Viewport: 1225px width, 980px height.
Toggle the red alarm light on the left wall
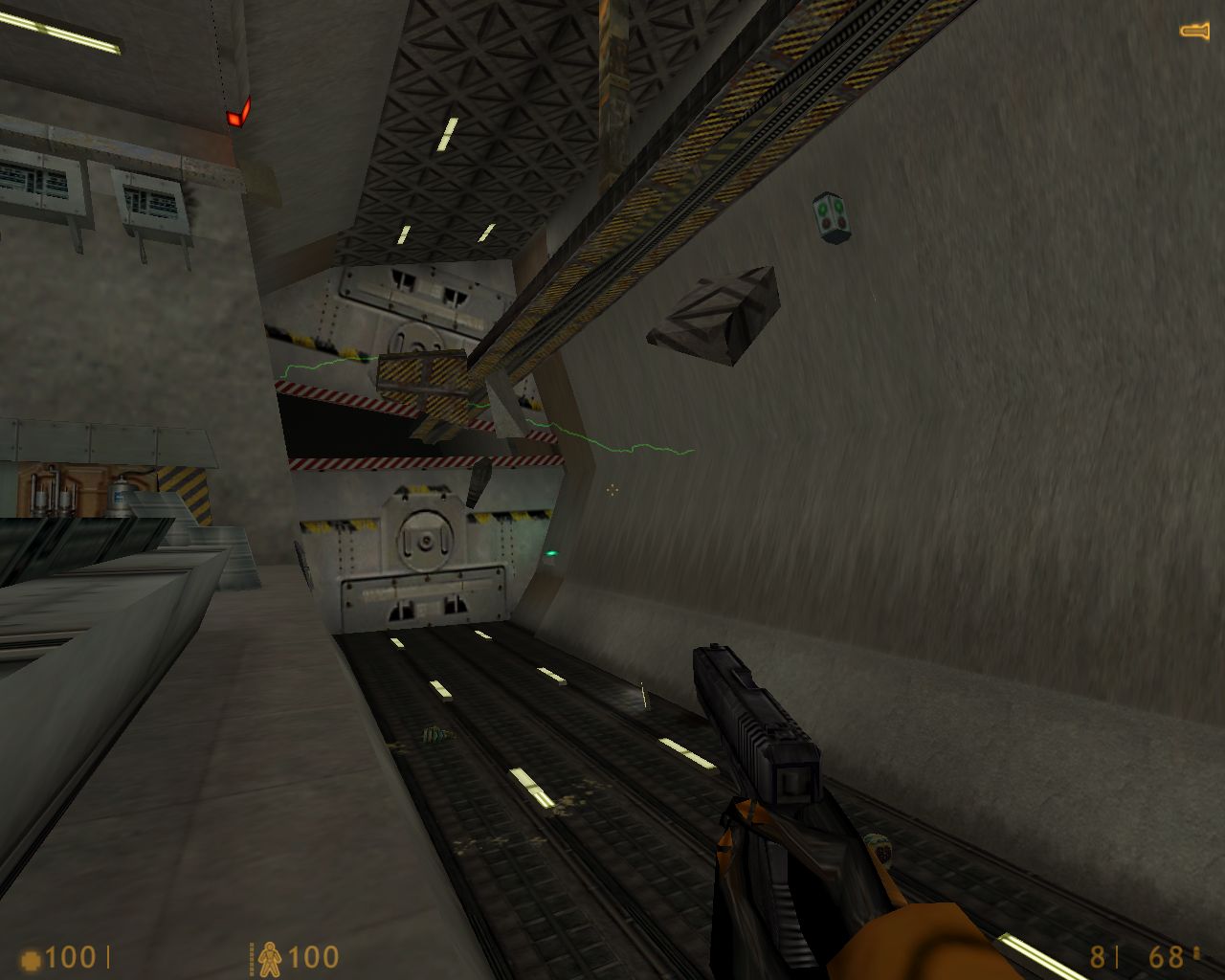239,115
